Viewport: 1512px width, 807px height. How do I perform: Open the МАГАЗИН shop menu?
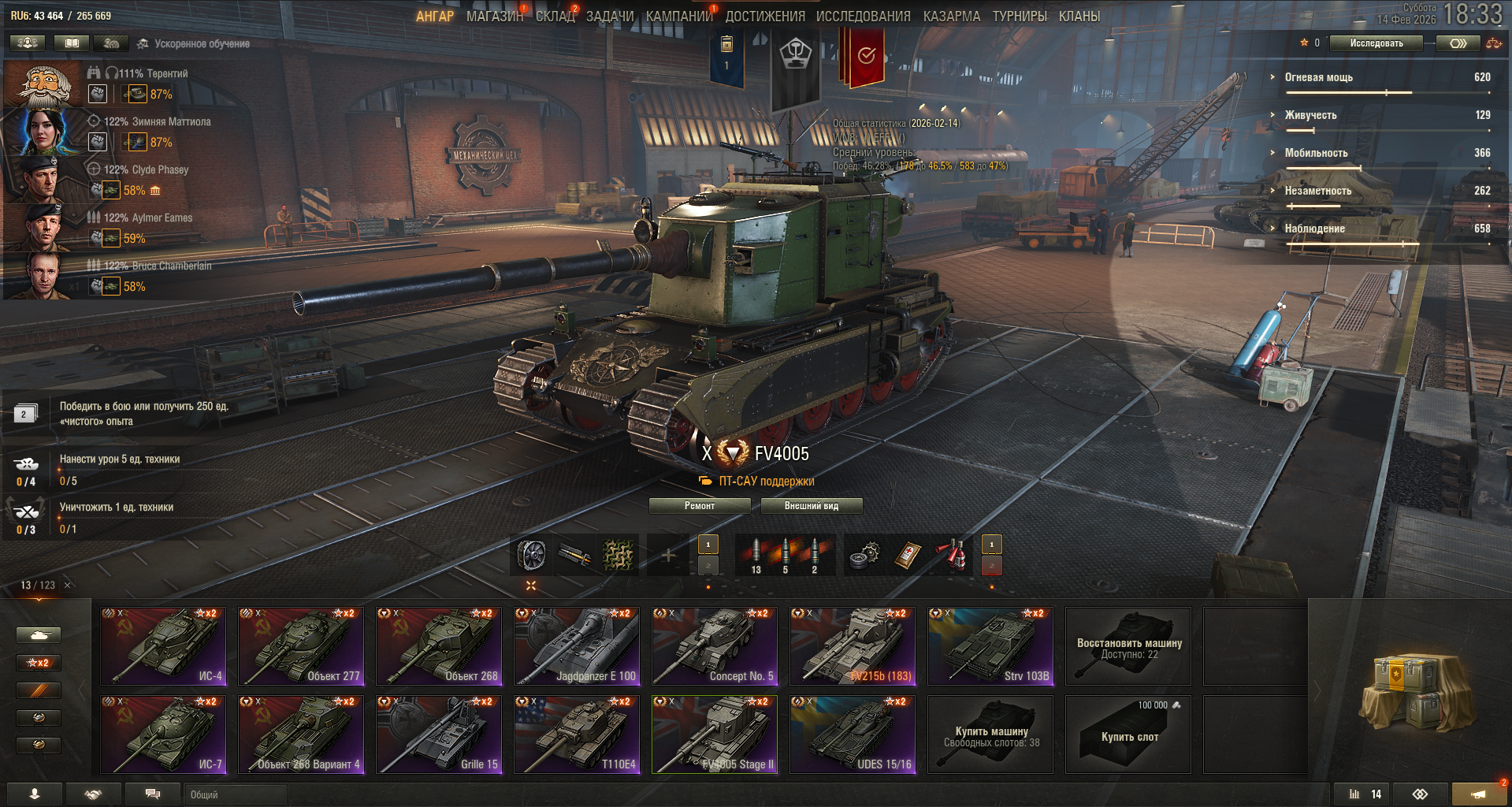(494, 16)
